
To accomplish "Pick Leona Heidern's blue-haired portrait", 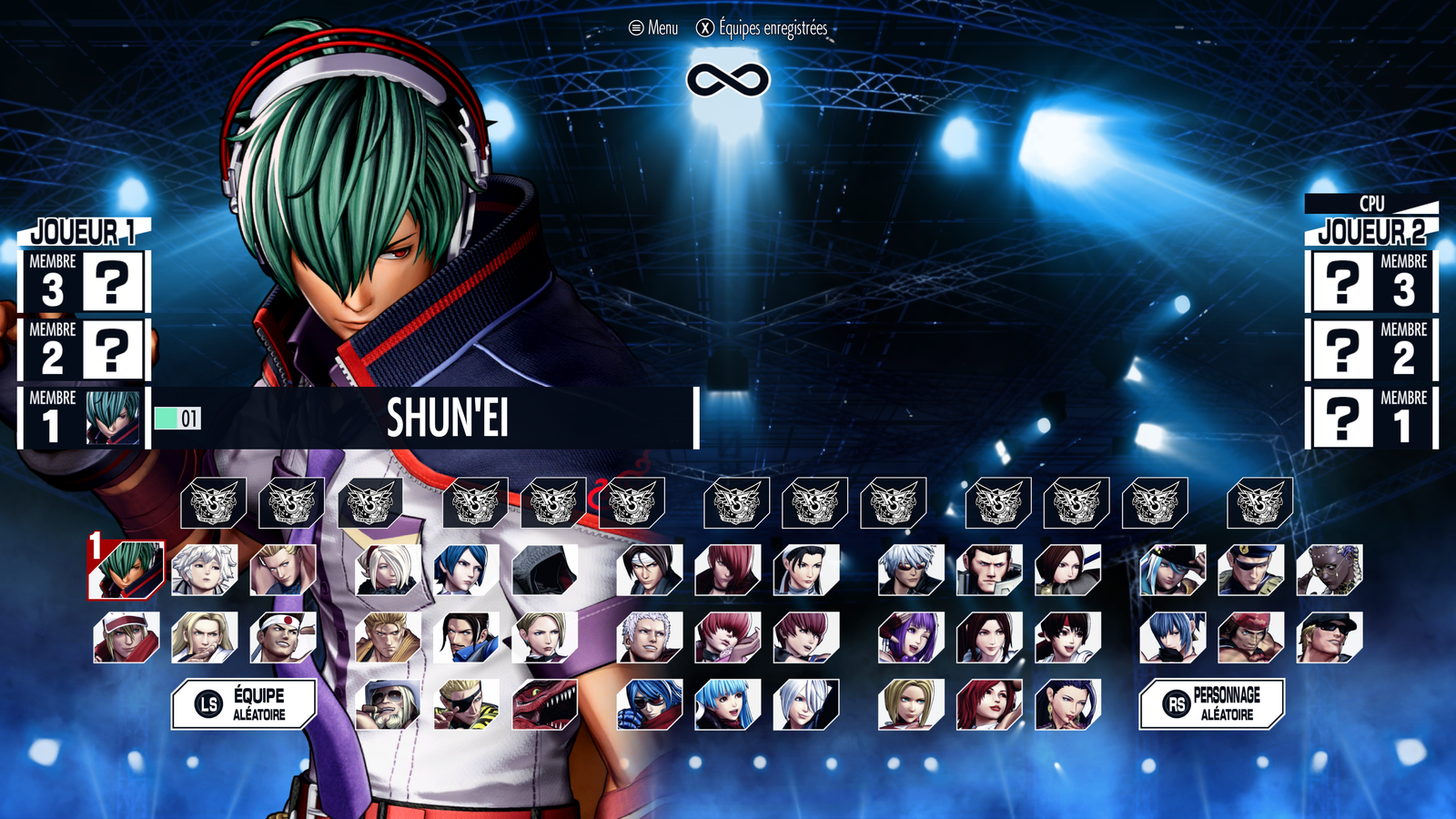I will (x=1173, y=637).
